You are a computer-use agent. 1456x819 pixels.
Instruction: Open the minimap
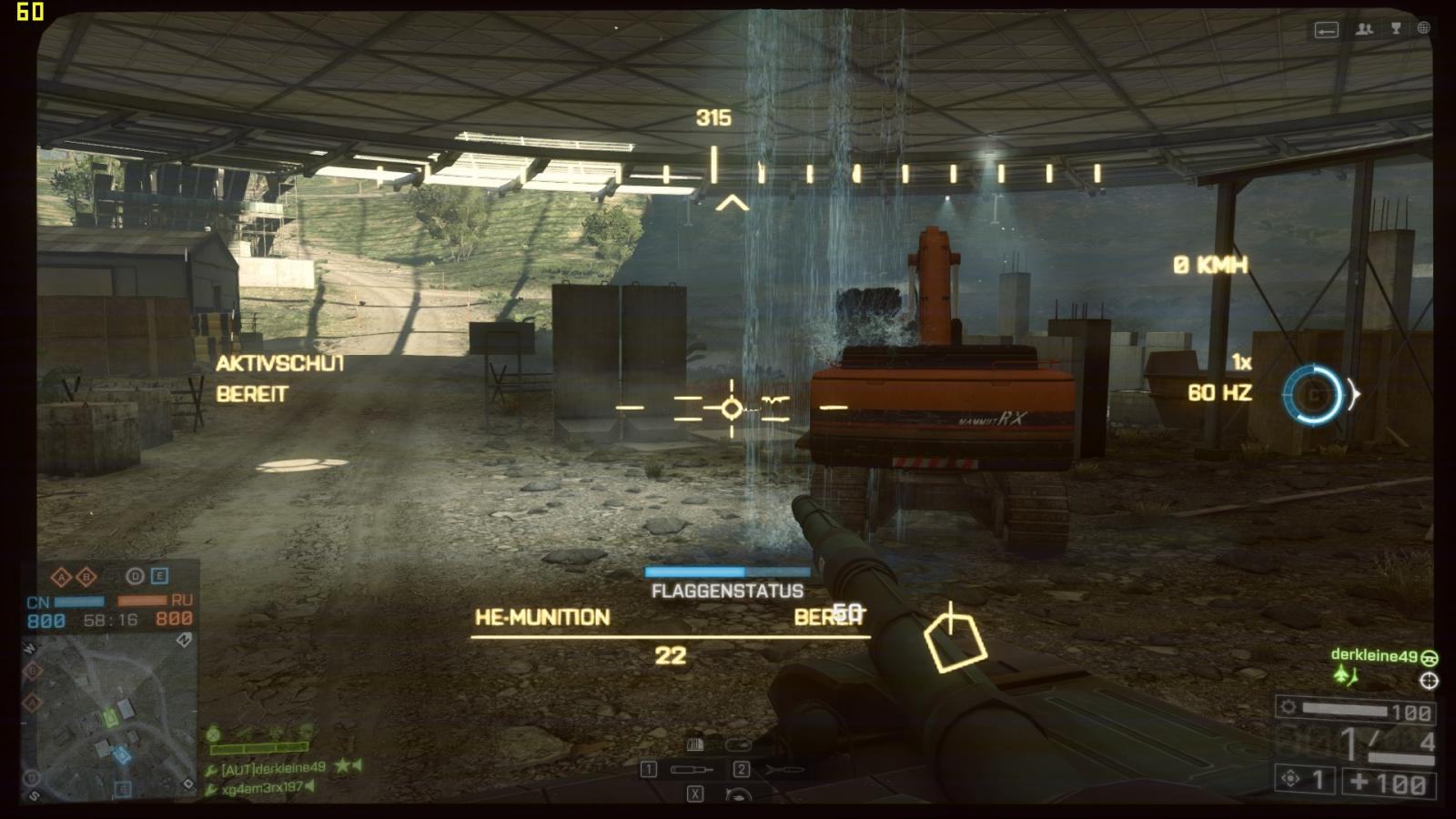(109, 717)
